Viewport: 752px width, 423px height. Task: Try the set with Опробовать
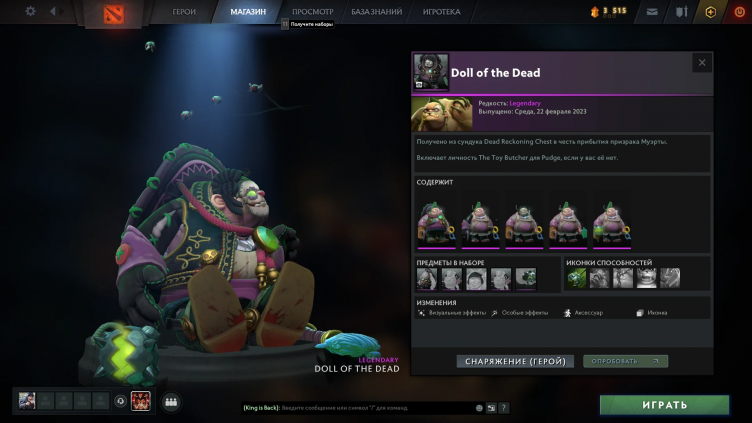coord(625,361)
